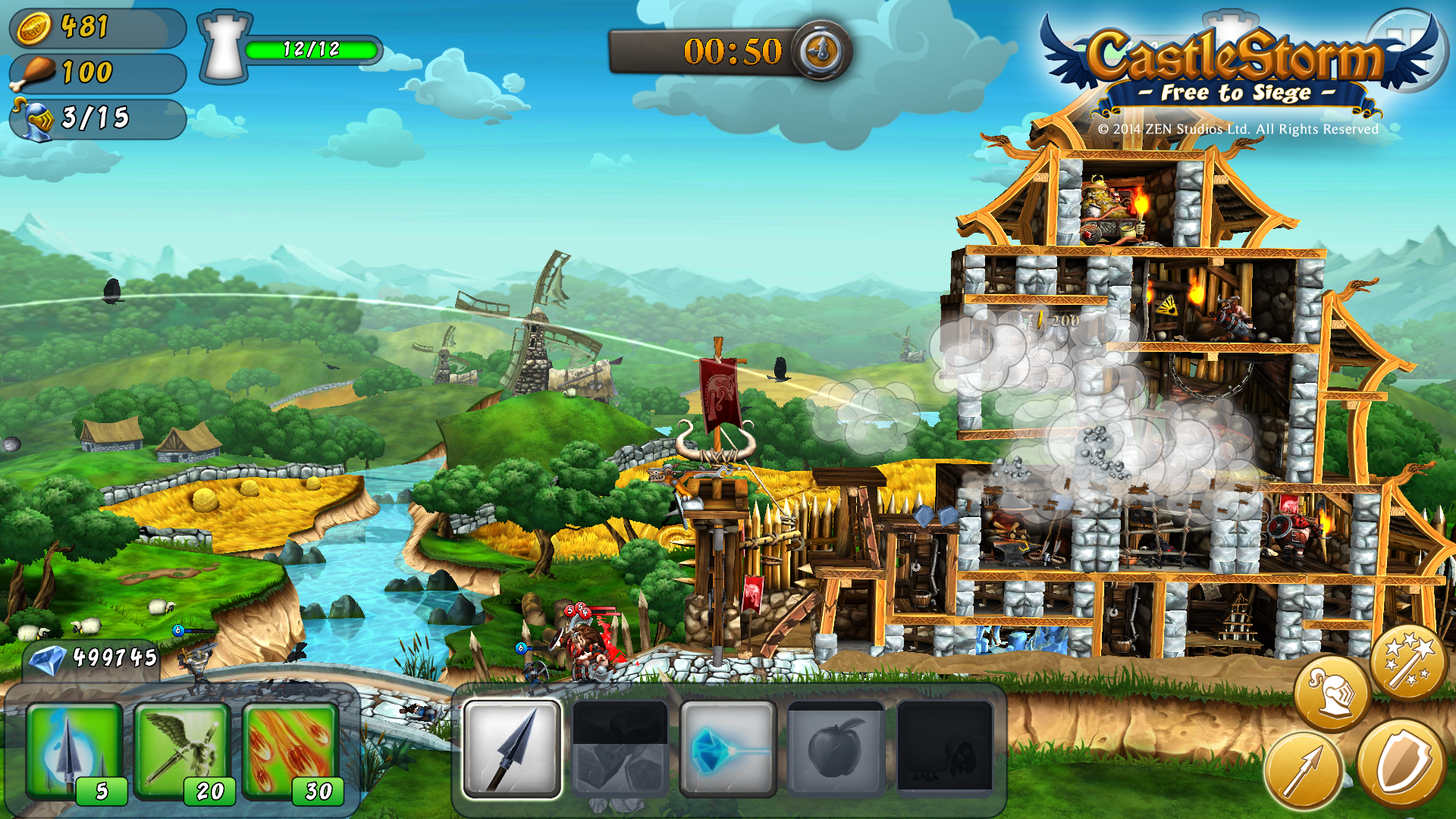Activate the winged angel spell costing 20
The height and width of the screenshot is (819, 1456).
182,751
